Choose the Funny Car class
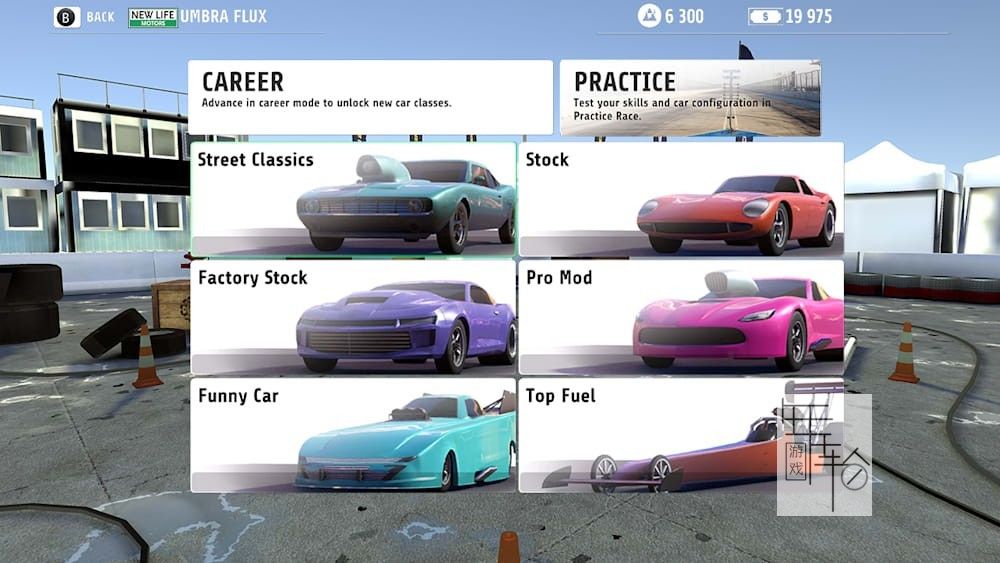Viewport: 1000px width, 563px height. (x=353, y=435)
